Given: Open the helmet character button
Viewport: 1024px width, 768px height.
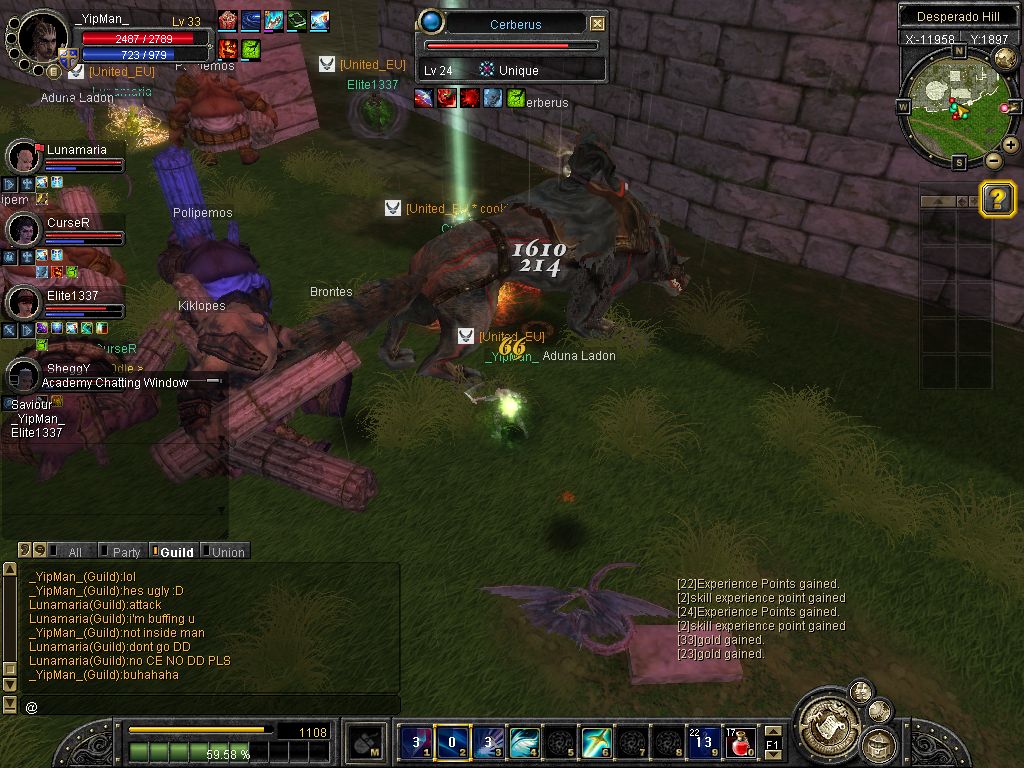Looking at the screenshot, I should pyautogui.click(x=880, y=745).
